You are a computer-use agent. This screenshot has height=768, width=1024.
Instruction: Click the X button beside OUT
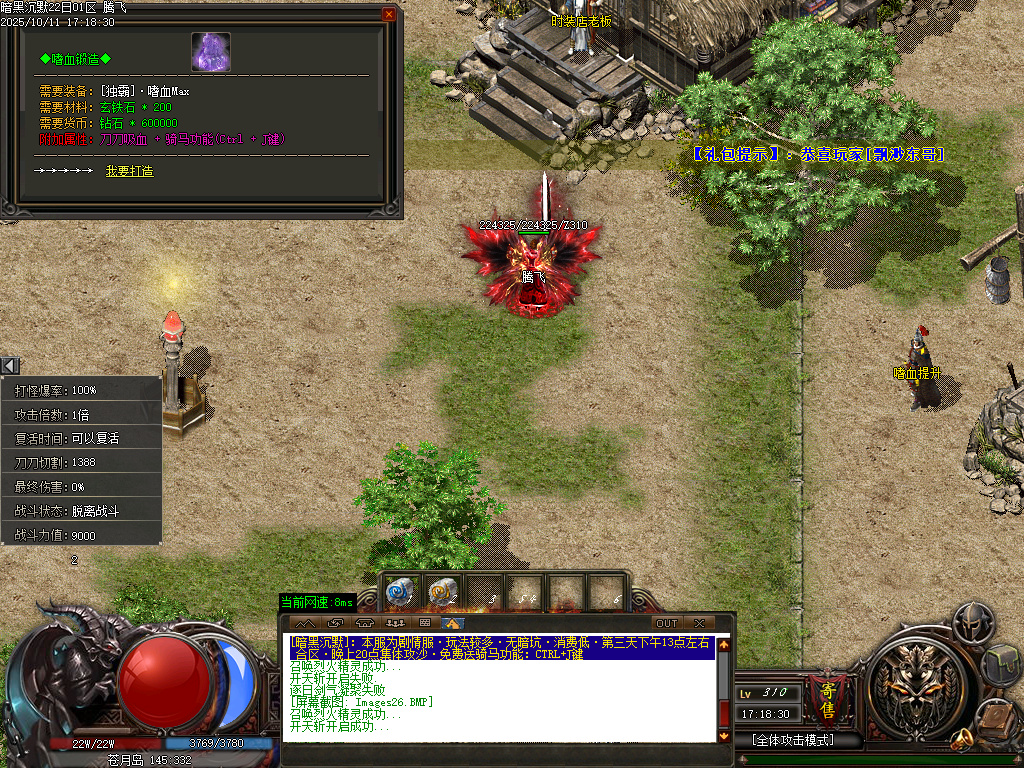[699, 623]
